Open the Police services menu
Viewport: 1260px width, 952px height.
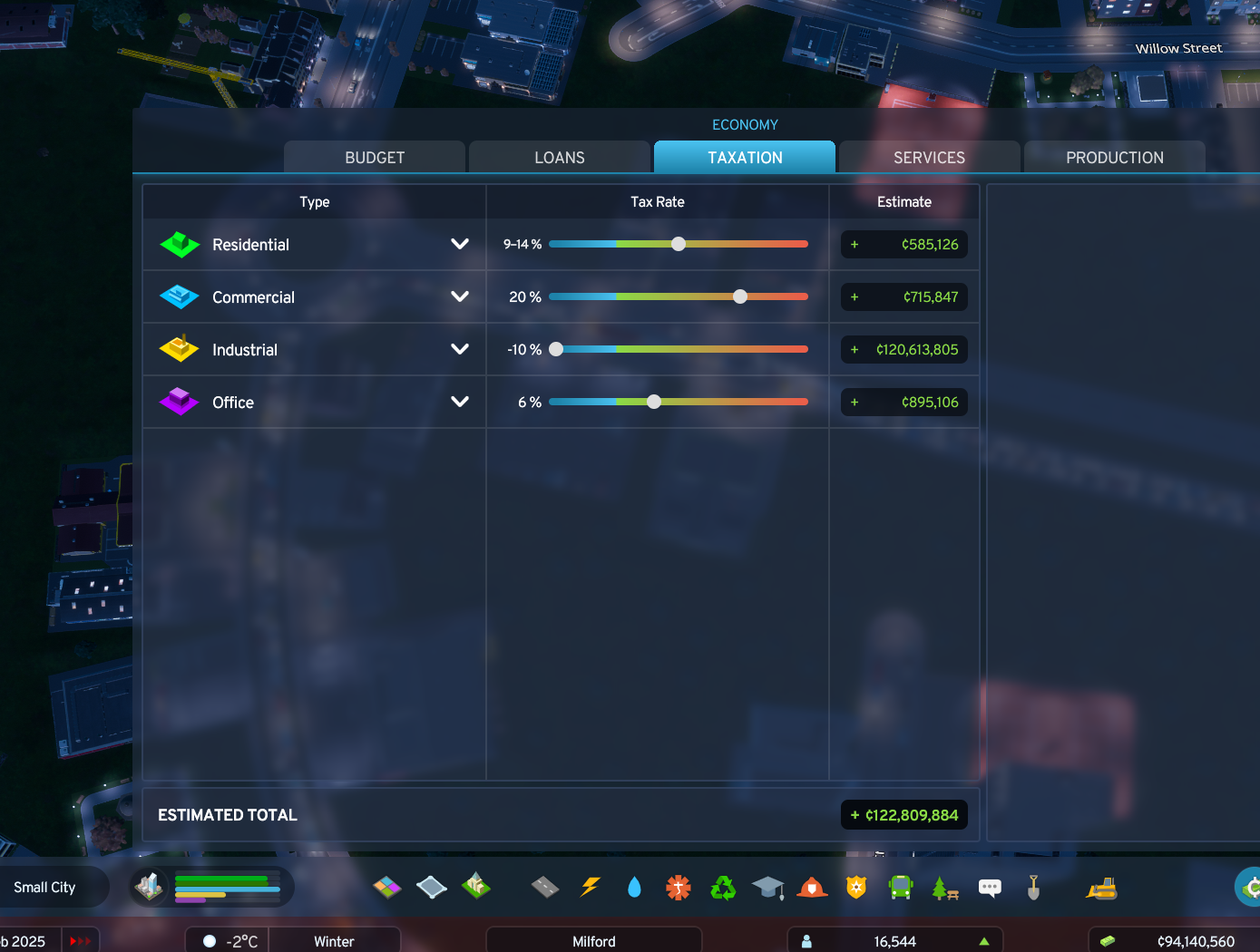[x=855, y=888]
